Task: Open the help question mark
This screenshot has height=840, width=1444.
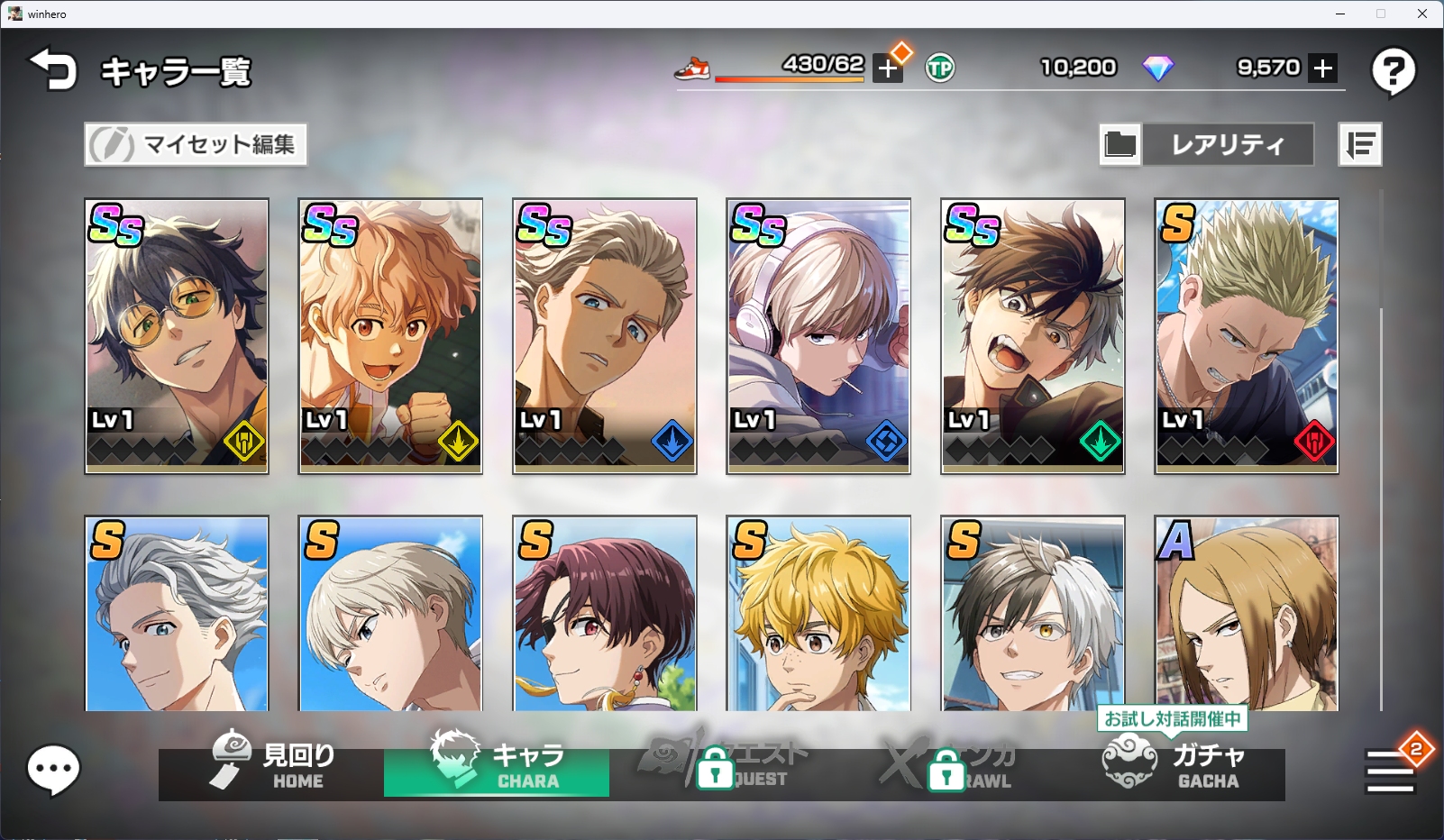Action: click(x=1393, y=71)
